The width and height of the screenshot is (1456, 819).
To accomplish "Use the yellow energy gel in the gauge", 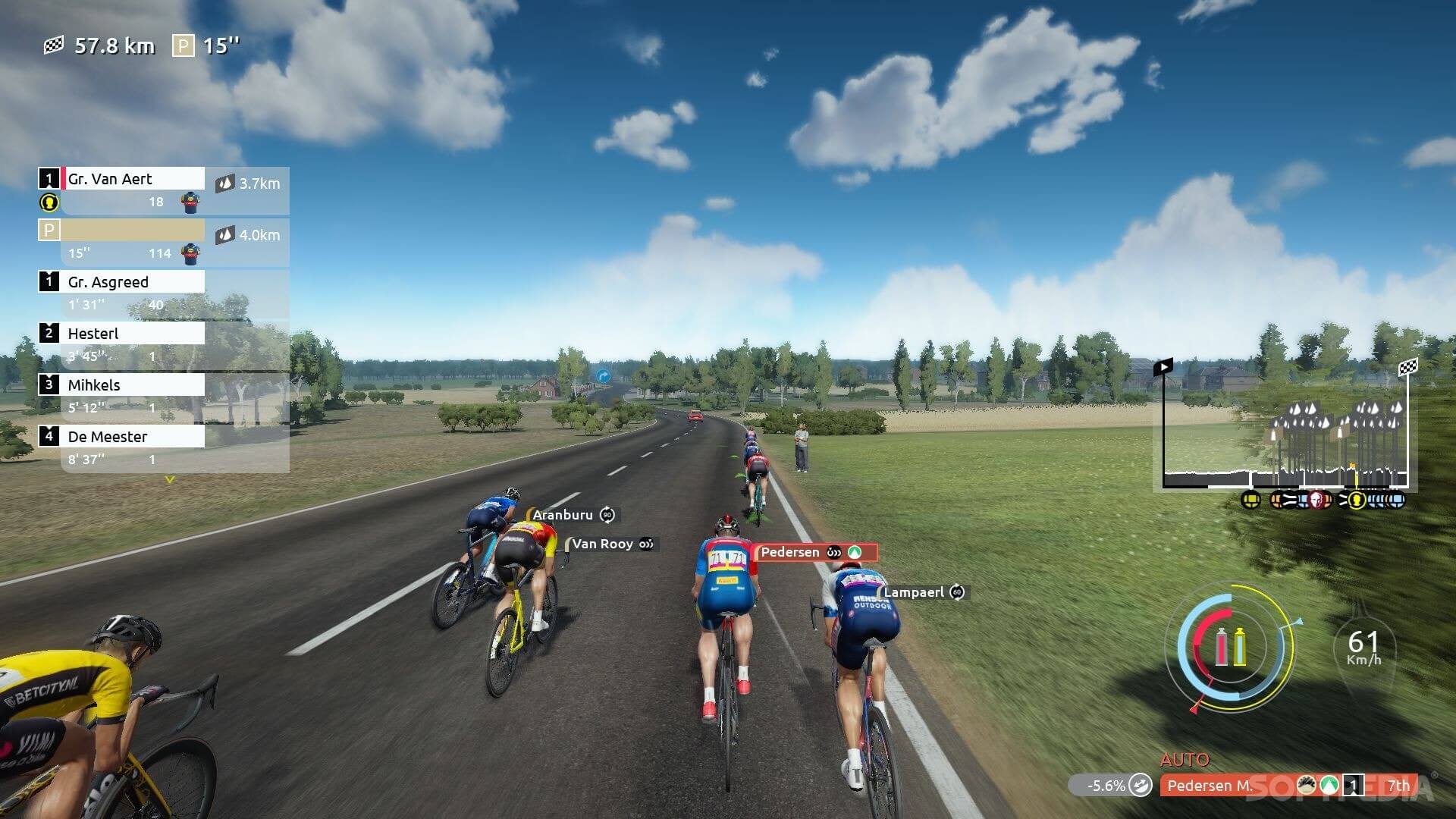I will click(x=1241, y=647).
